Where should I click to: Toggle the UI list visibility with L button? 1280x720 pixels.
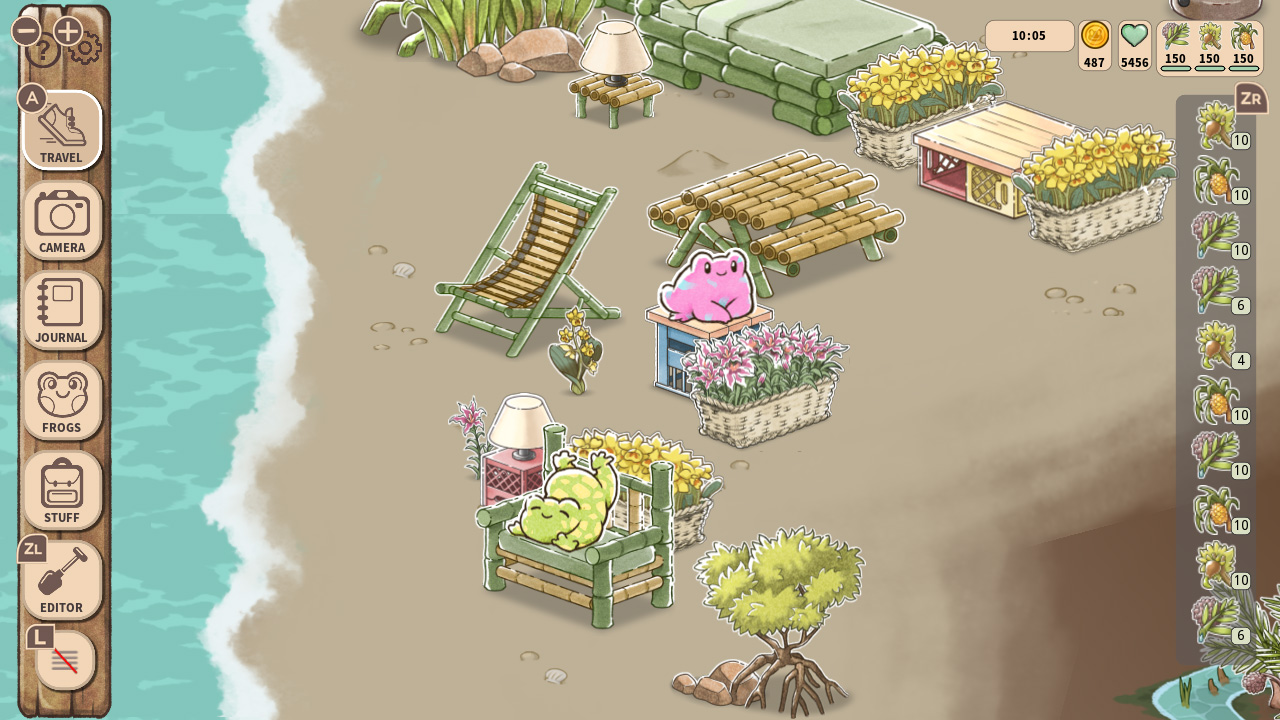coord(62,660)
